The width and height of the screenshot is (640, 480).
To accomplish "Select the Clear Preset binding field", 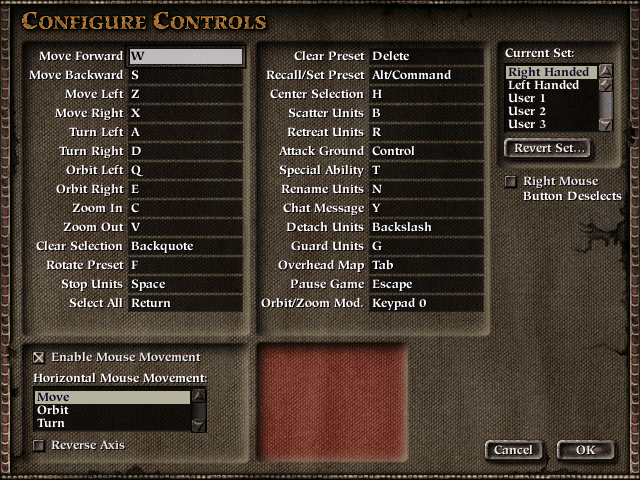I will [426, 56].
